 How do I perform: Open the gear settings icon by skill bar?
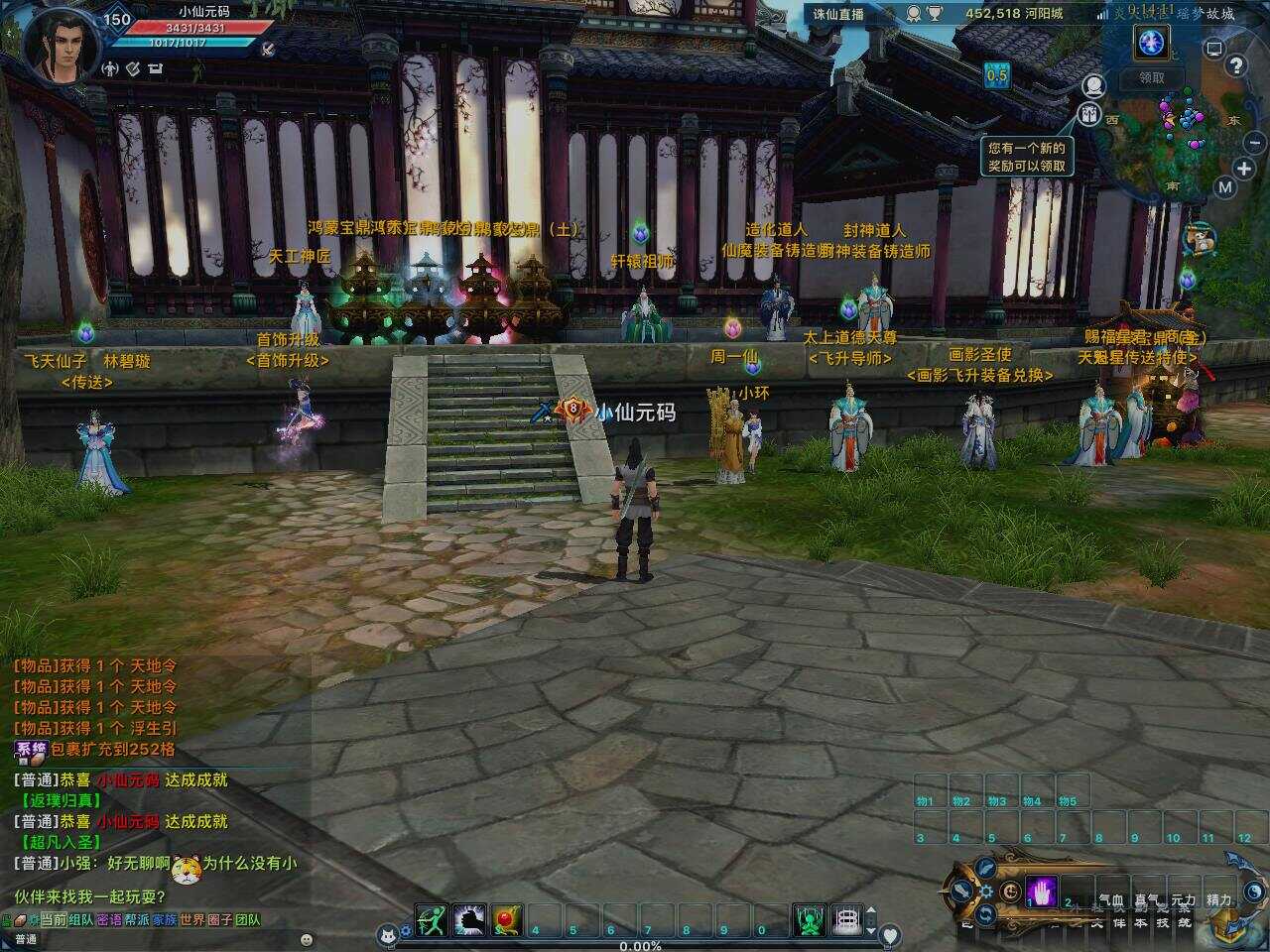point(986,891)
